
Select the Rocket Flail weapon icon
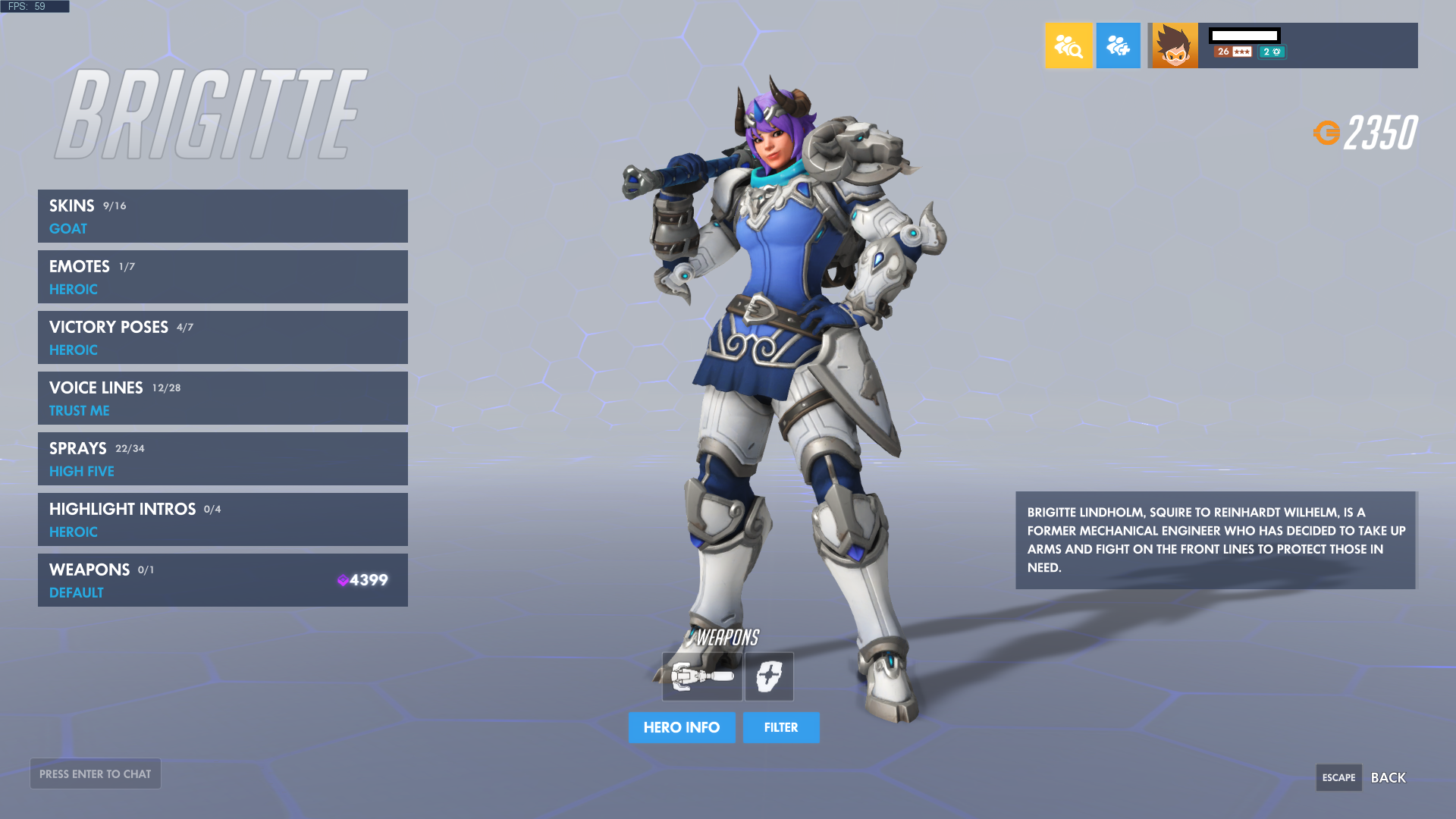701,676
